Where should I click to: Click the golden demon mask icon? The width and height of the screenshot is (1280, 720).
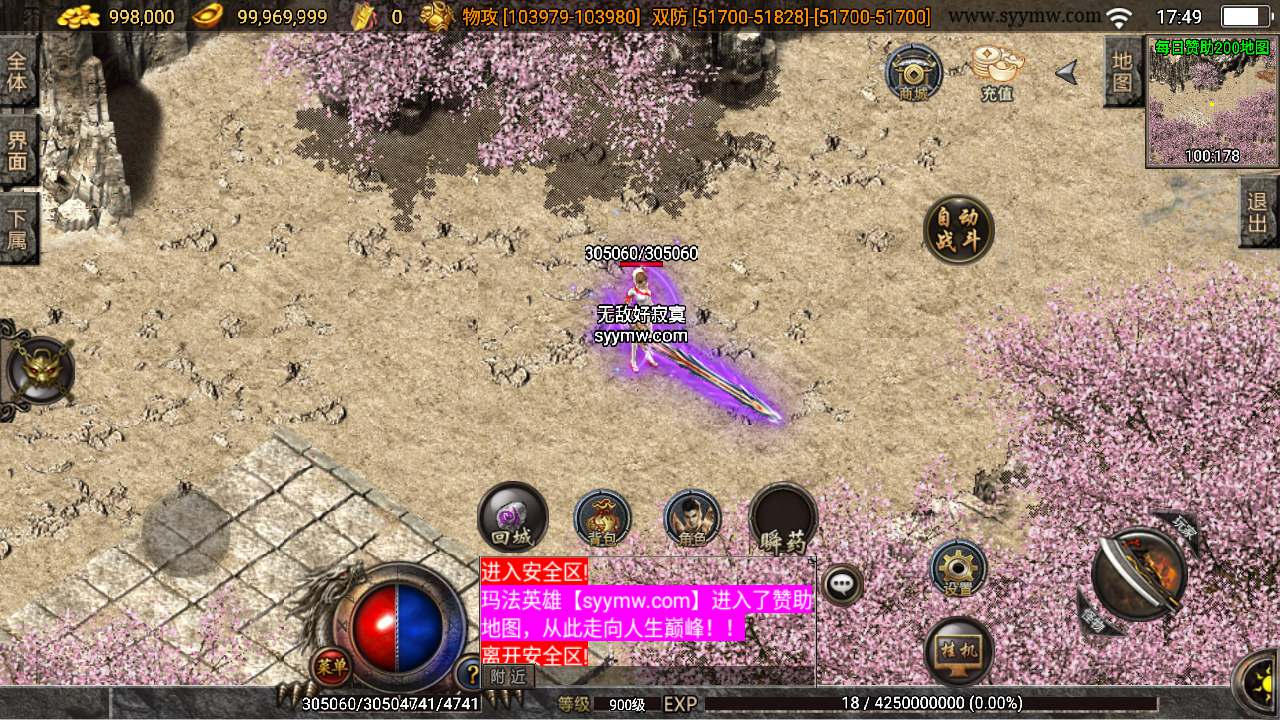coord(39,371)
